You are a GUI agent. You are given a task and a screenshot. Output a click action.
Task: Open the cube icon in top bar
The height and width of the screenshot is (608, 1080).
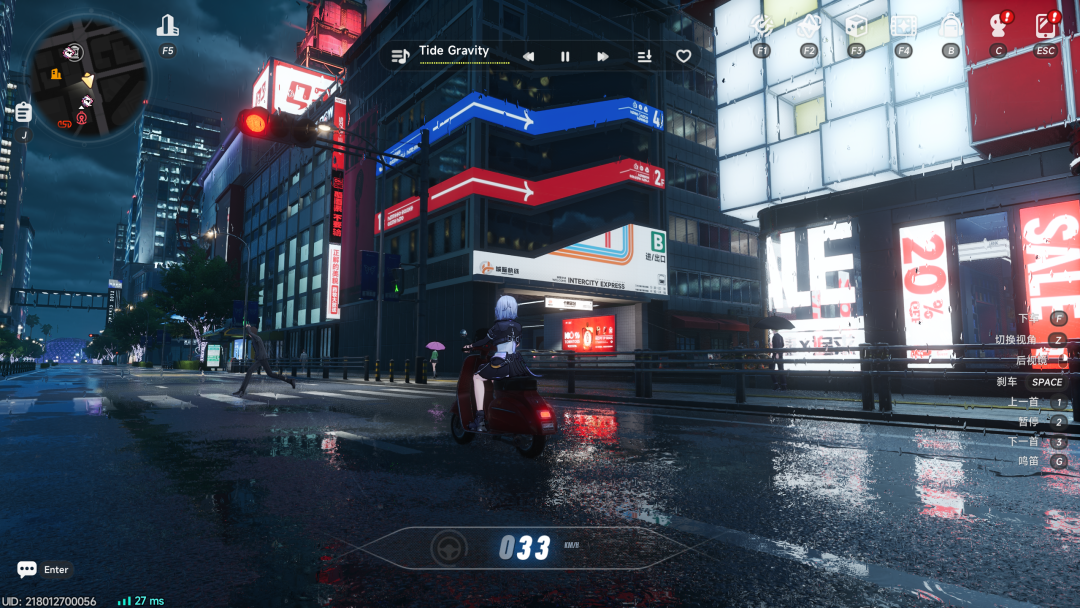click(856, 26)
